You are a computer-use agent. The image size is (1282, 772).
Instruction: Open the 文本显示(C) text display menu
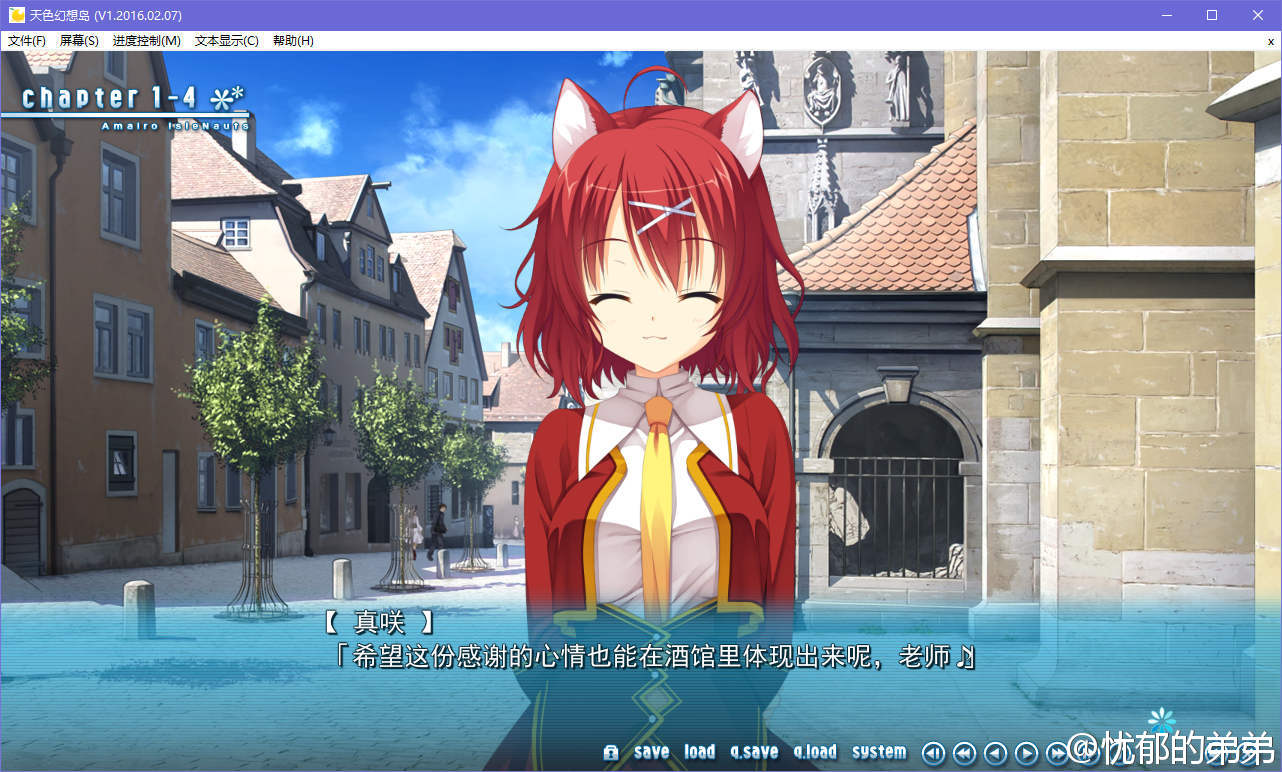pyautogui.click(x=226, y=41)
